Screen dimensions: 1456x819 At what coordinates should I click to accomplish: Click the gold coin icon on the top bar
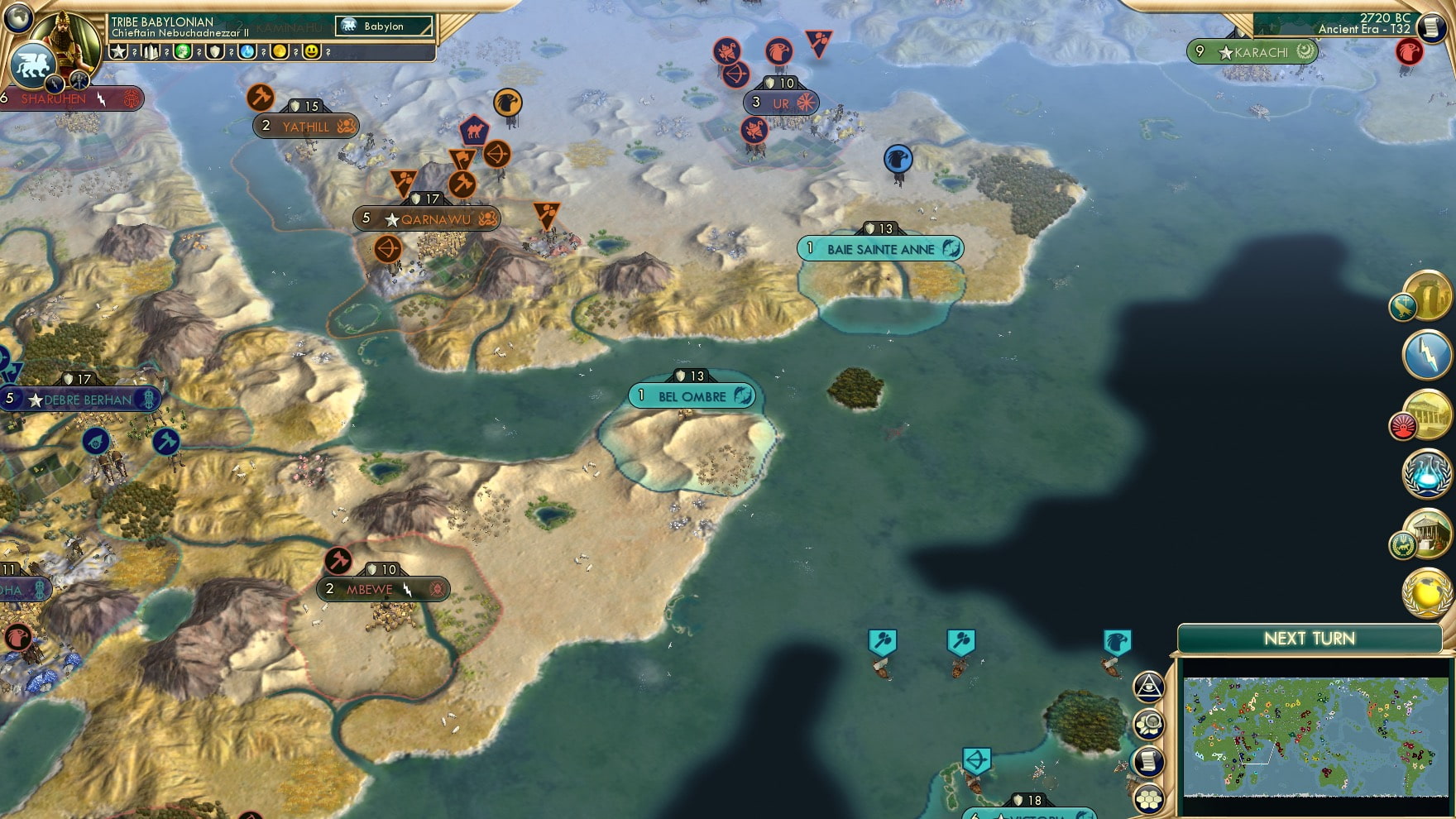click(x=279, y=52)
